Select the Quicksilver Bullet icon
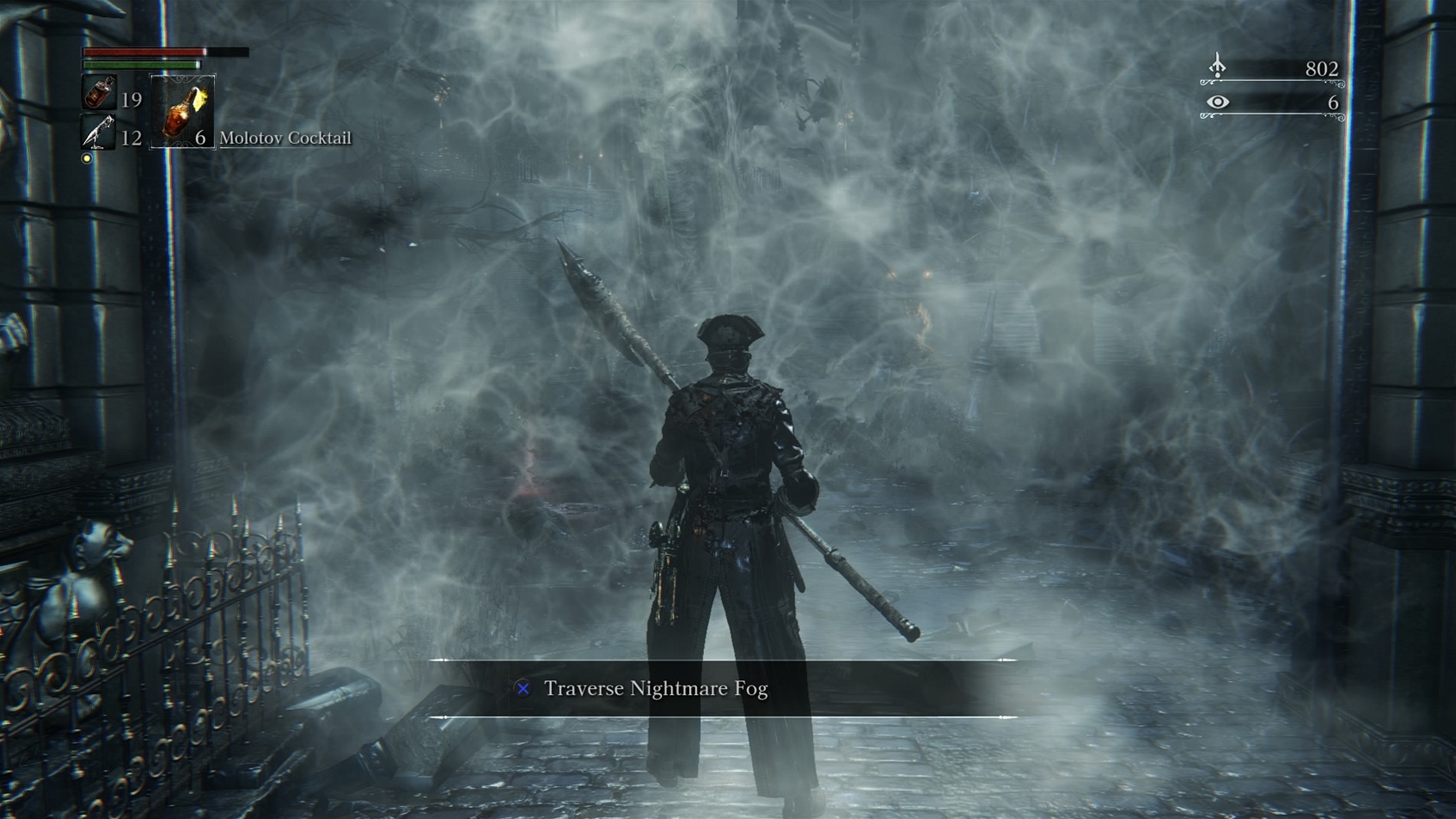Viewport: 1456px width, 819px height. coord(97,132)
